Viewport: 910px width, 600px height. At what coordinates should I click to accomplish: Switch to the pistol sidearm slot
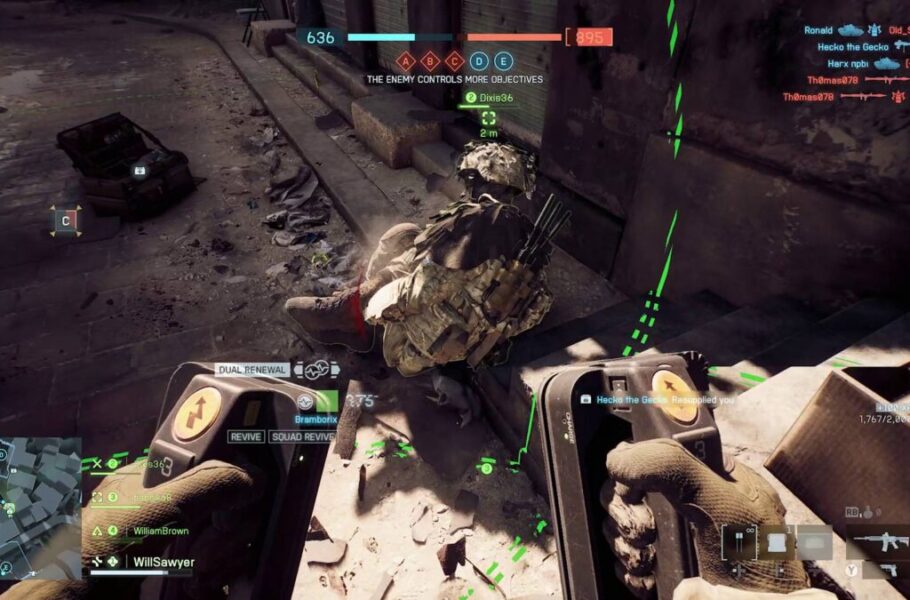click(x=886, y=570)
